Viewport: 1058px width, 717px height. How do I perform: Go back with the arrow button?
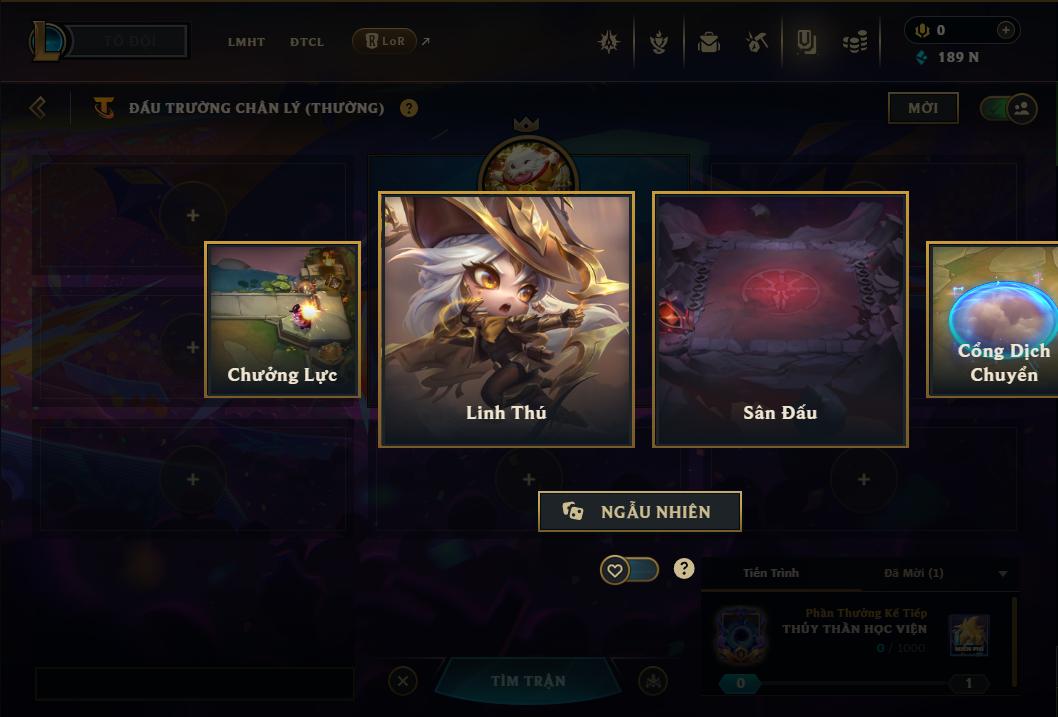[x=38, y=107]
